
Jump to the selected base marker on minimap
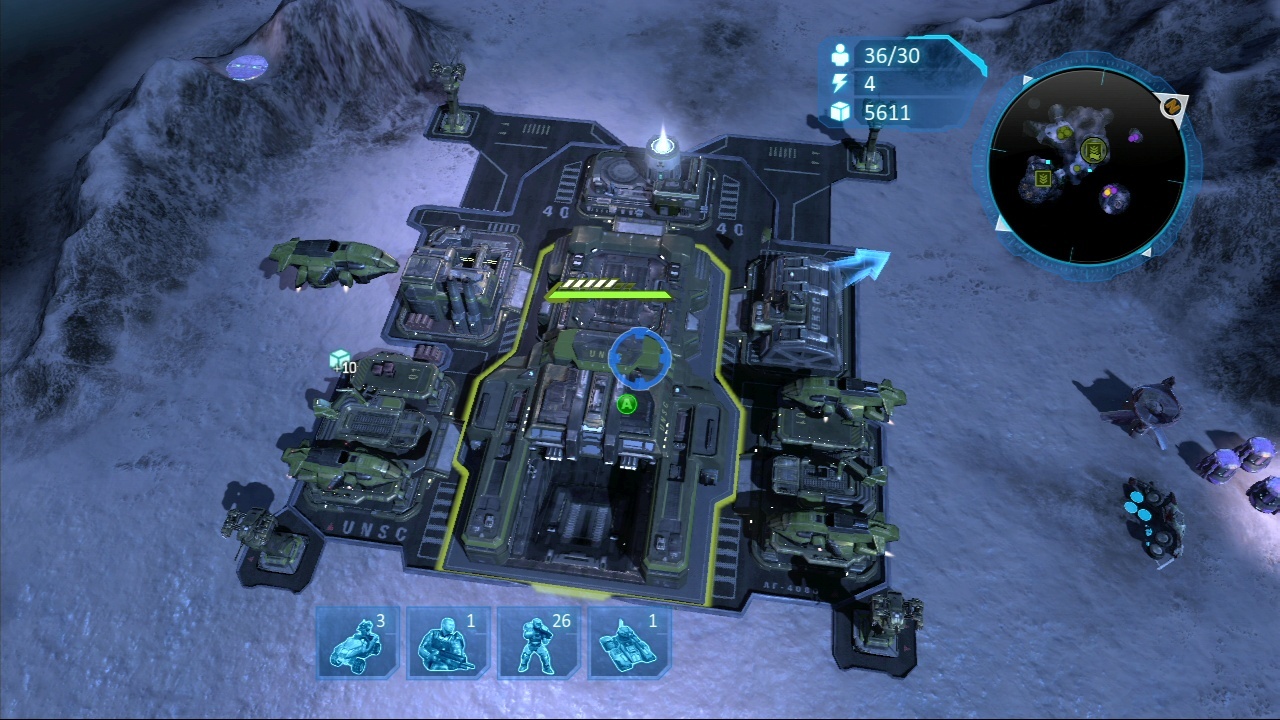pyautogui.click(x=1092, y=151)
